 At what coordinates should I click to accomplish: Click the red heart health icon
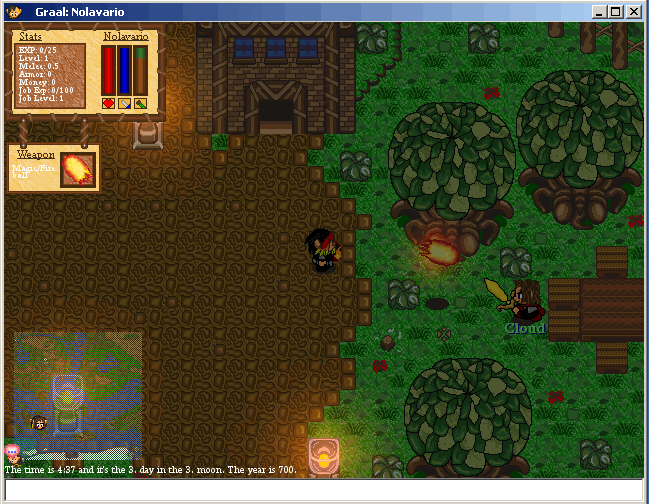[x=109, y=103]
